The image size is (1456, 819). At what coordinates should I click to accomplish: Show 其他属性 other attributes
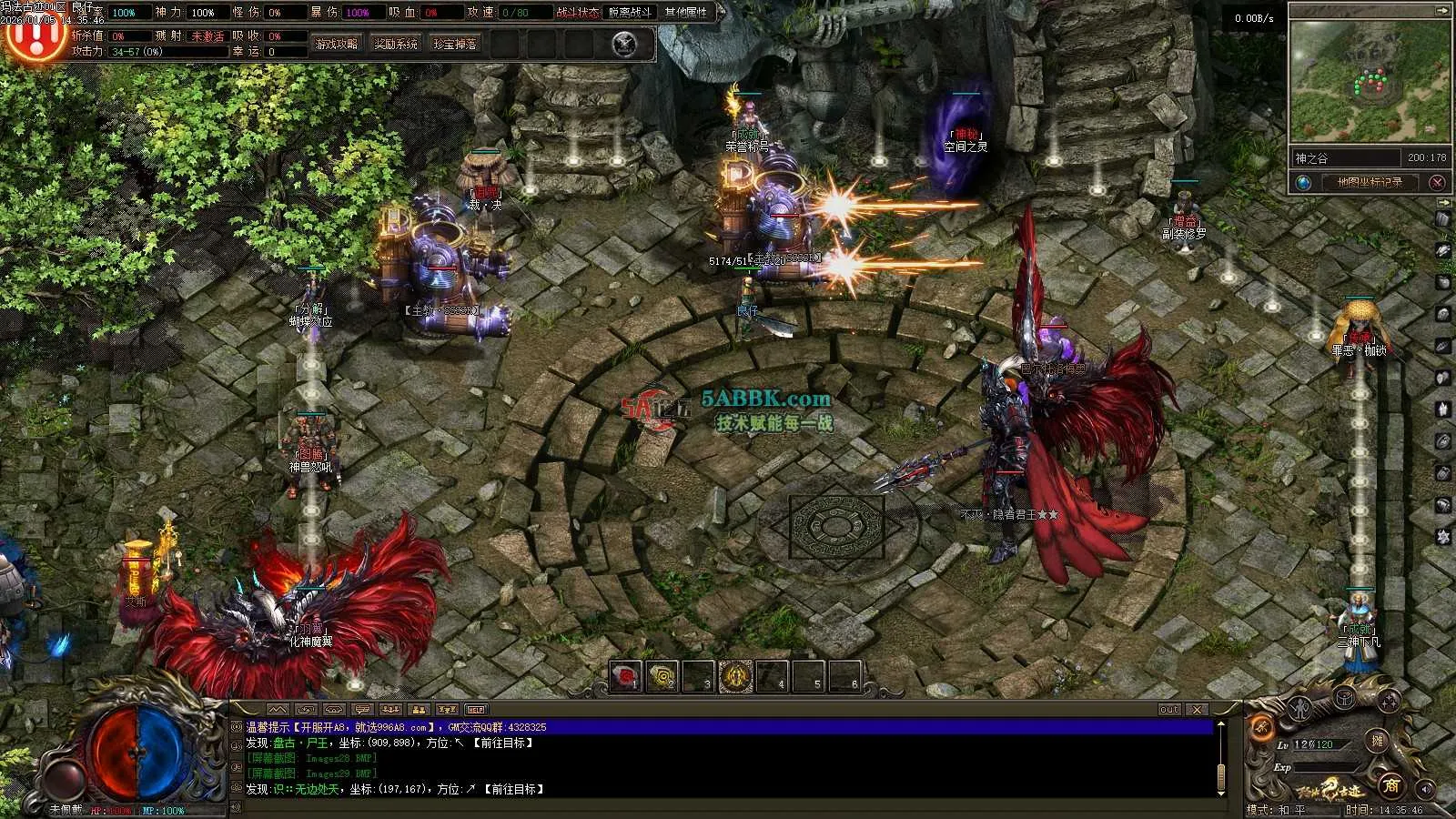[686, 13]
